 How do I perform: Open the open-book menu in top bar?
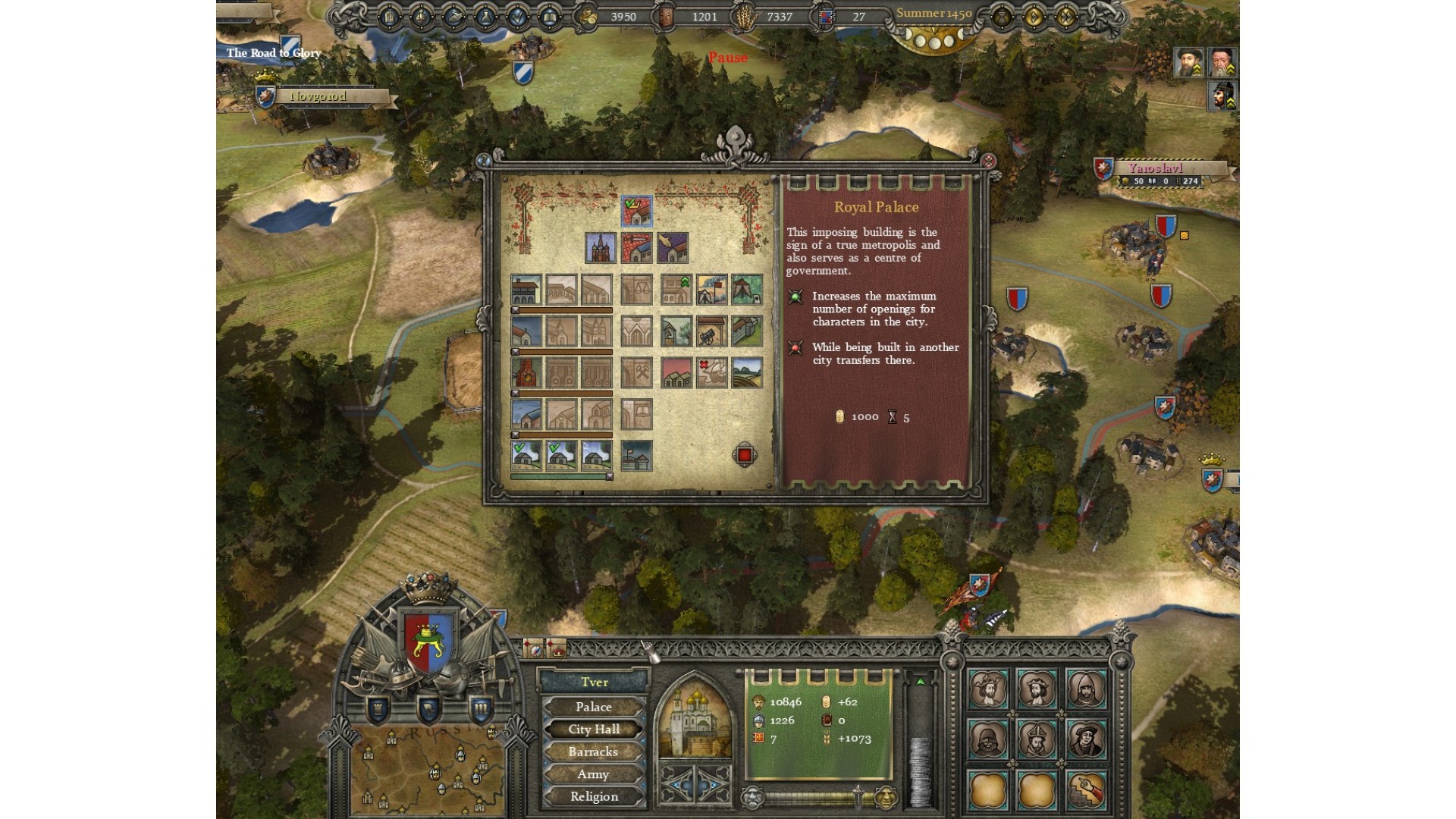[549, 17]
